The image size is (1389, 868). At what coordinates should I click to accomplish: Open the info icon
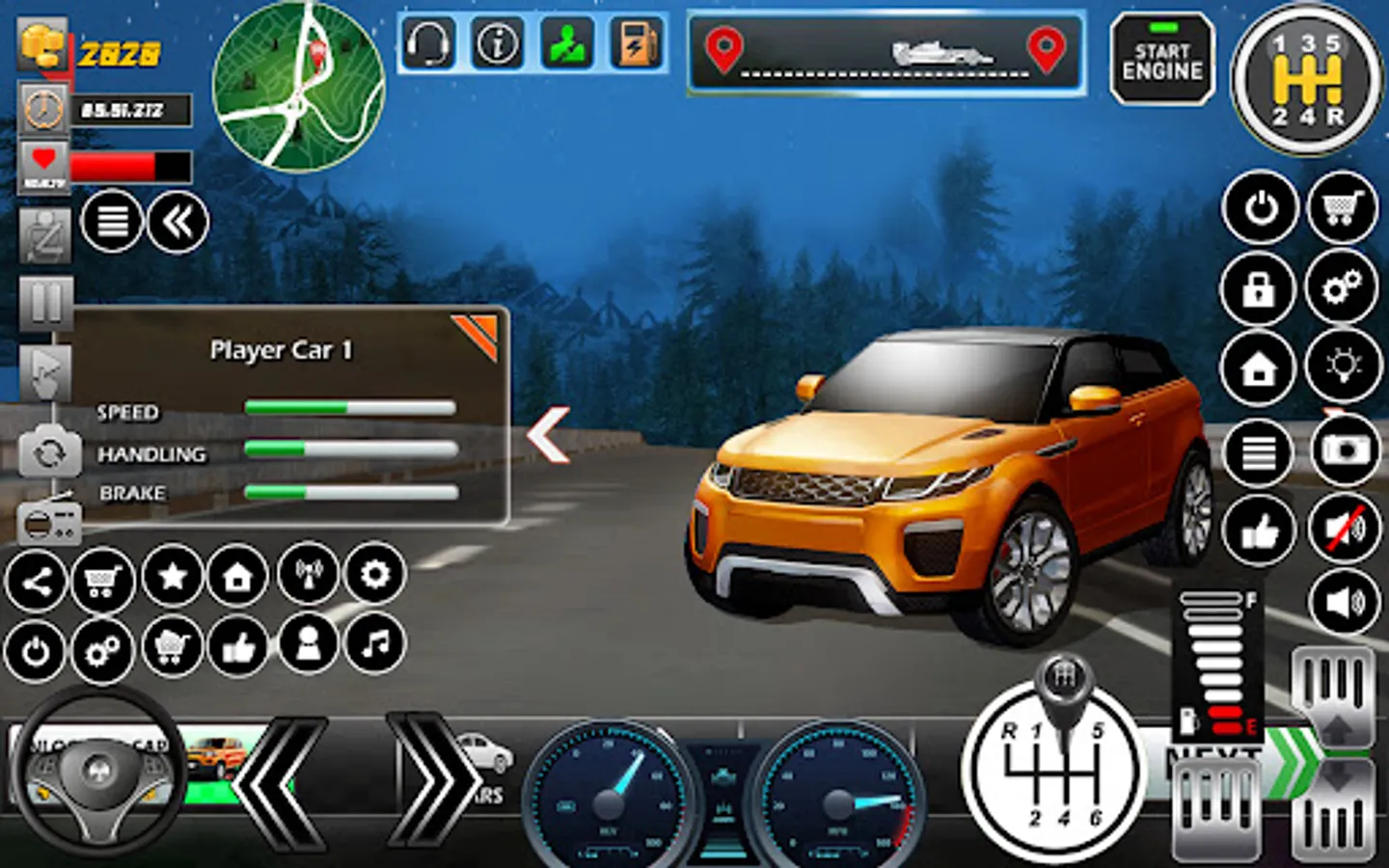[x=498, y=44]
